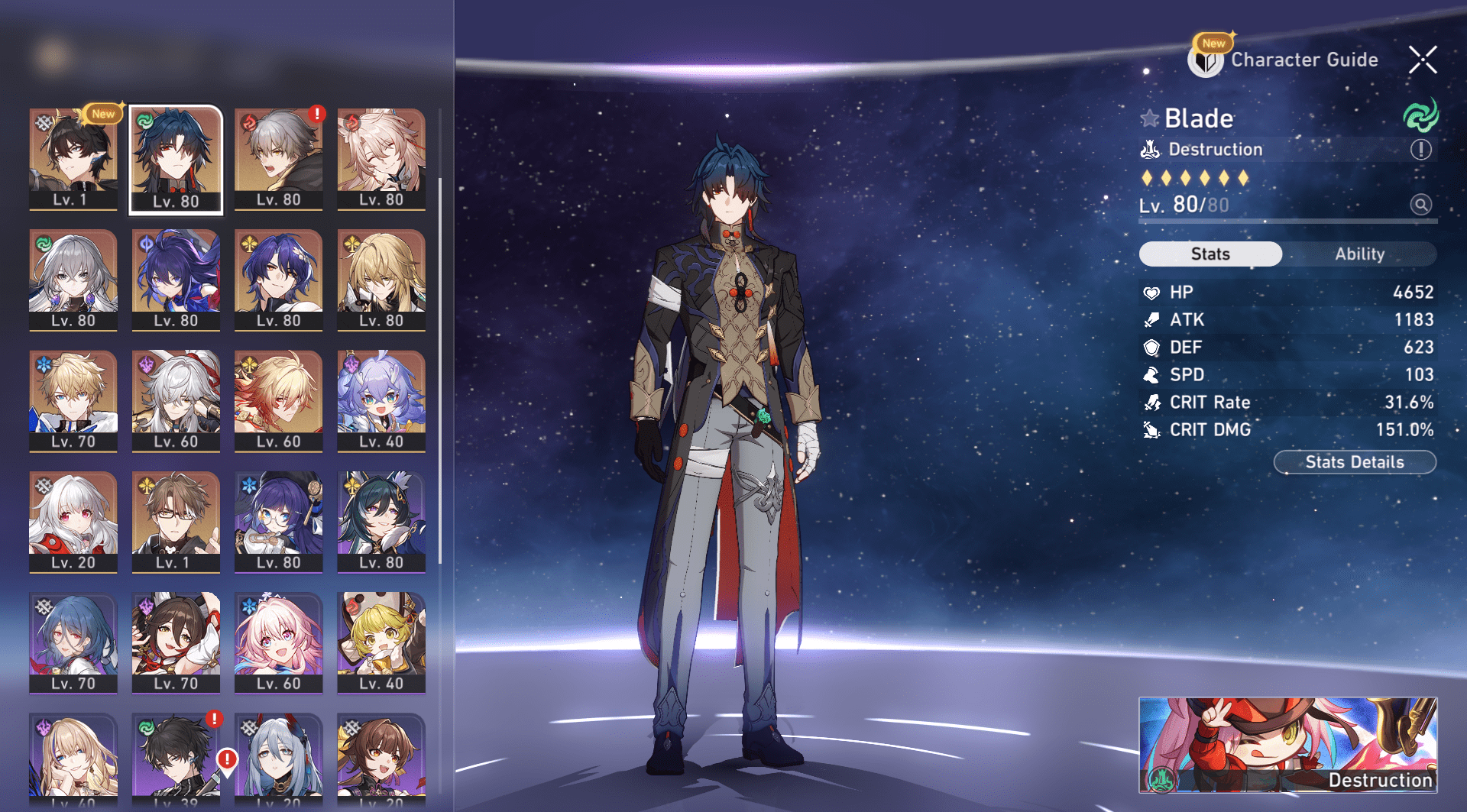Click the magnifier icon next to Lv. 80

click(1420, 205)
